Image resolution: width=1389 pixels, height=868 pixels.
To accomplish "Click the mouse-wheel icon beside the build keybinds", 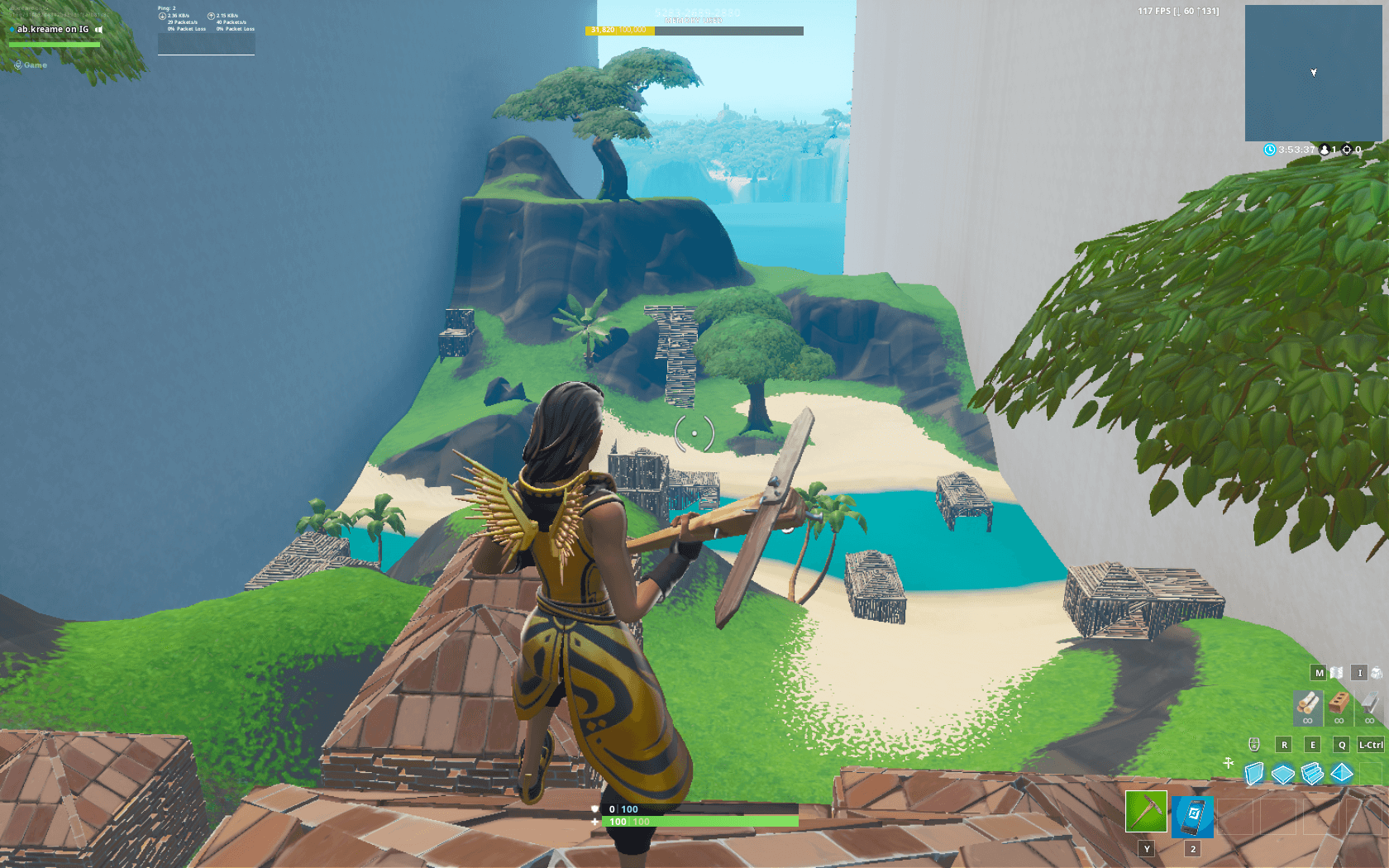I will coord(1253,744).
